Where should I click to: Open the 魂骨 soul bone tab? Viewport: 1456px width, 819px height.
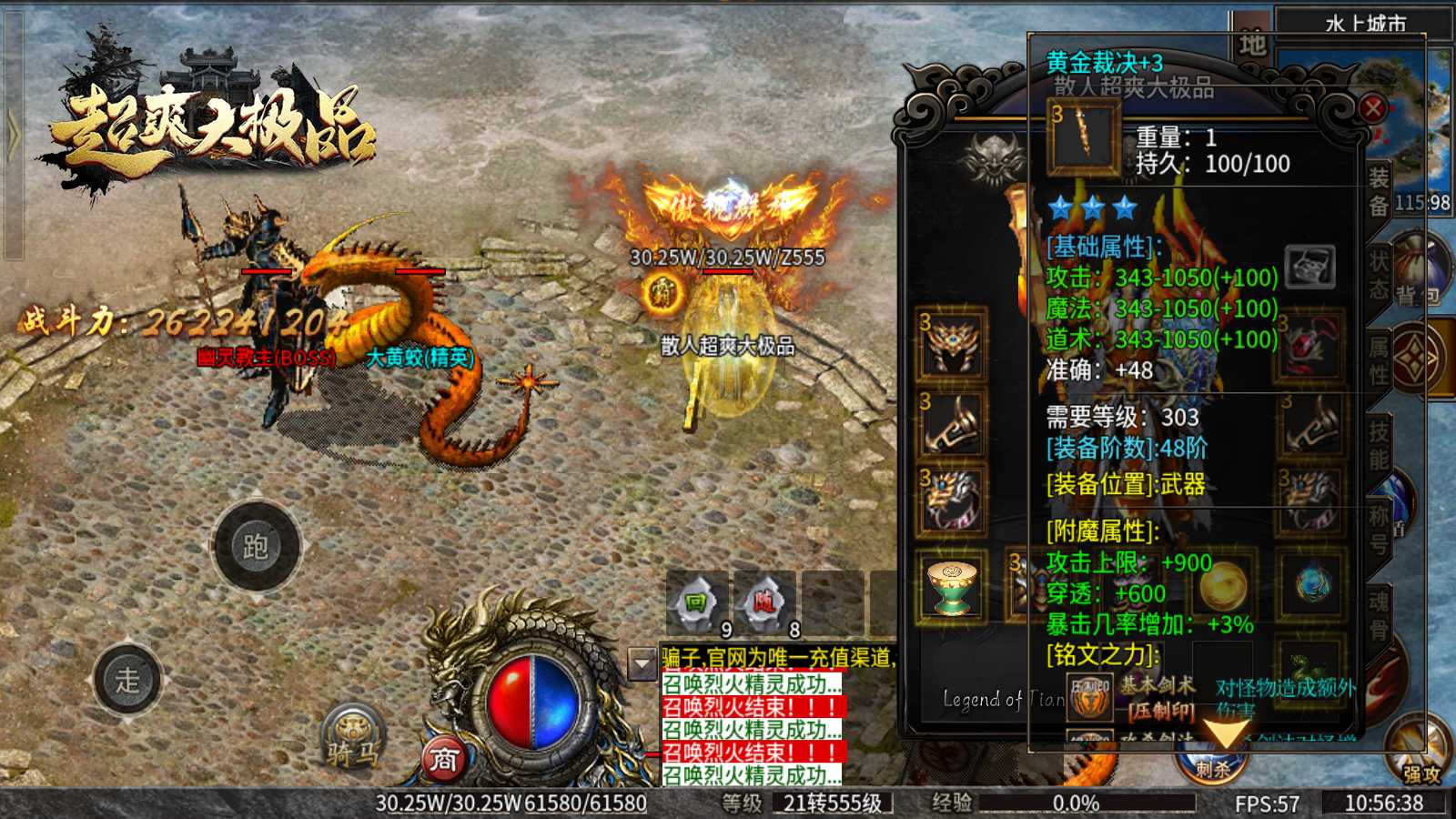coord(1379,614)
